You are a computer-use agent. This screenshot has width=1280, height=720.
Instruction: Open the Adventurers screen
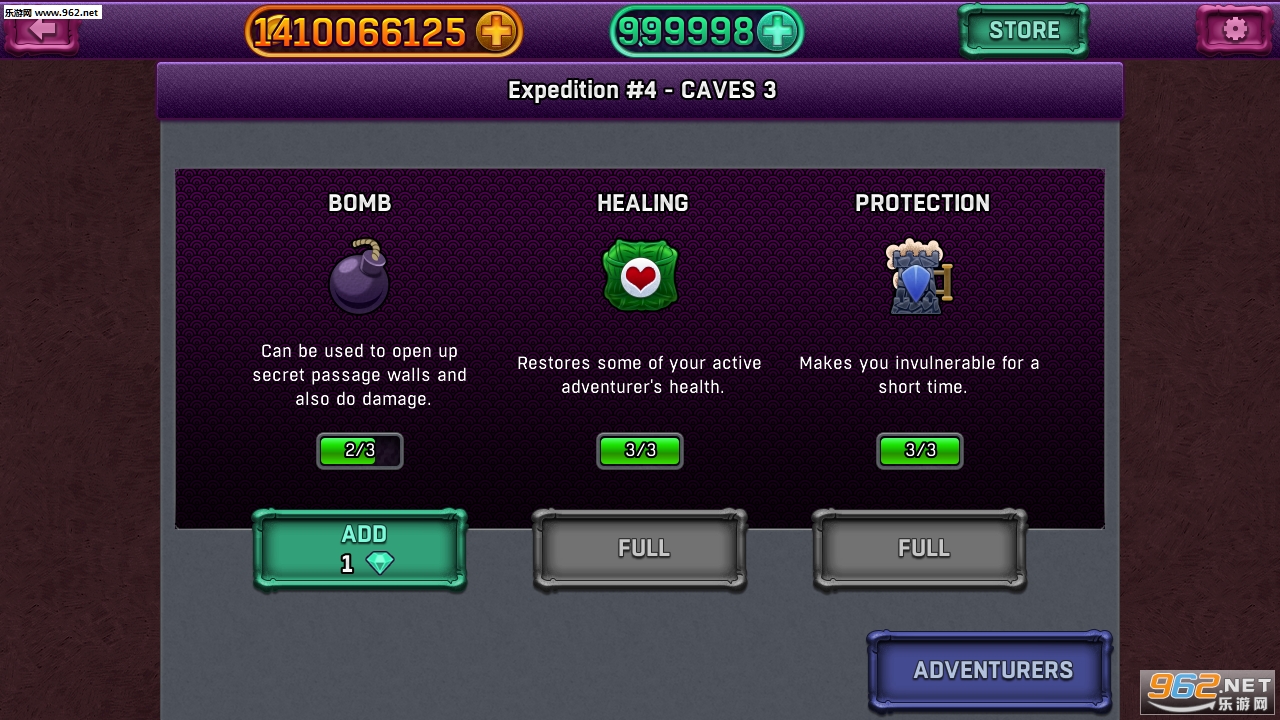990,670
